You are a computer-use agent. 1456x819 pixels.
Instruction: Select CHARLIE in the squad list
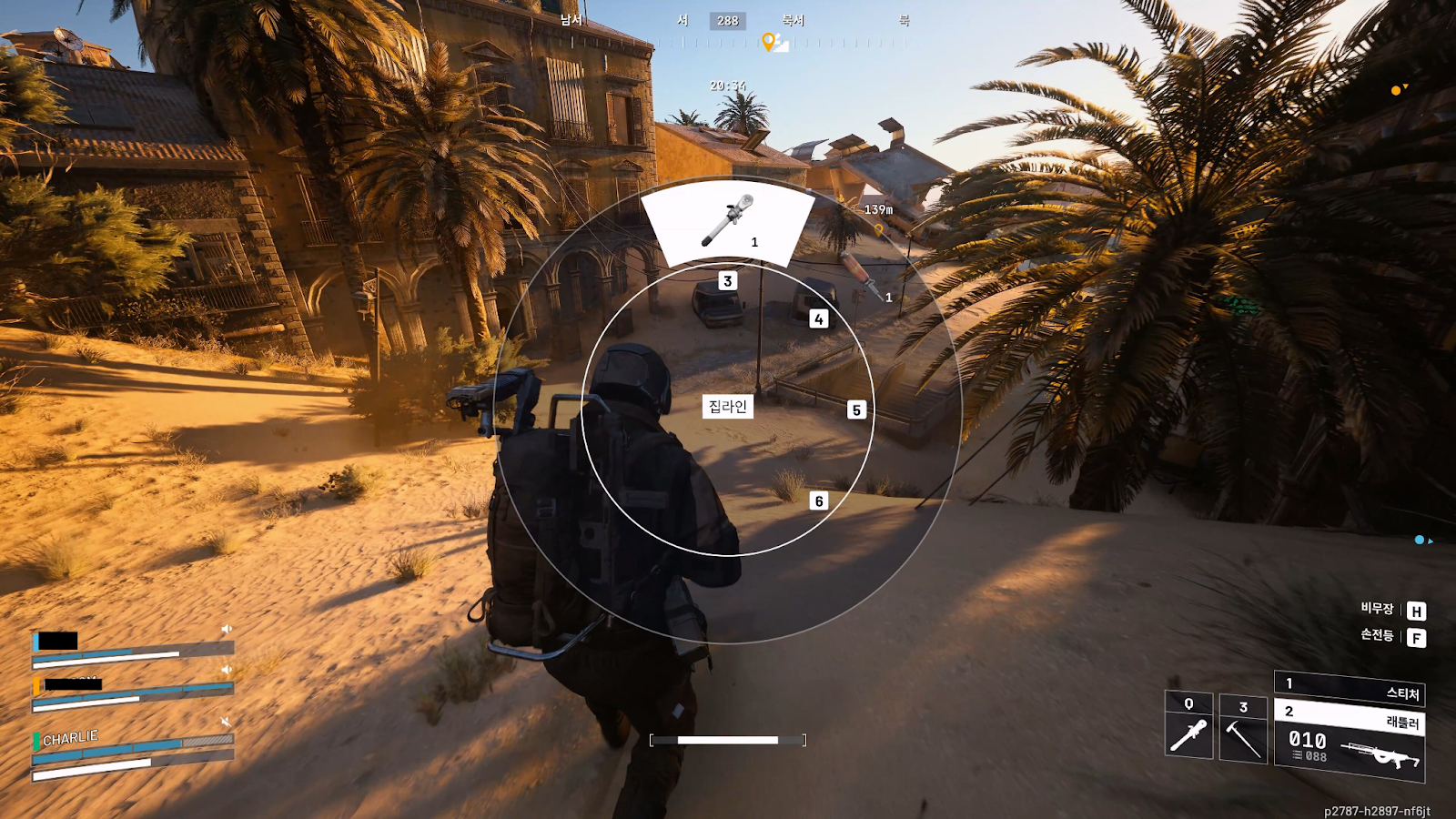tap(70, 738)
